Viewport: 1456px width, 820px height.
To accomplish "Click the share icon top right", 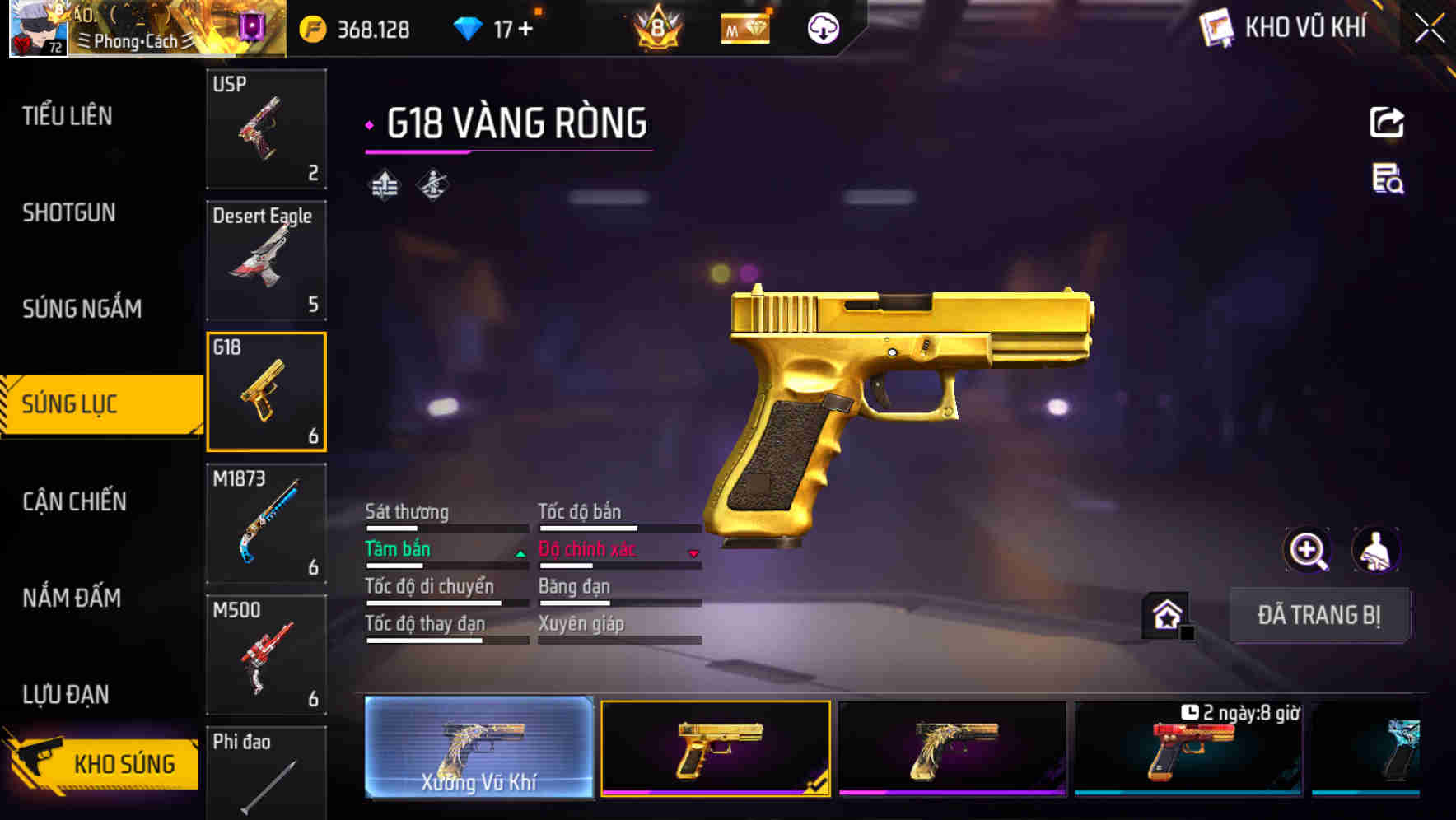I will 1388,122.
